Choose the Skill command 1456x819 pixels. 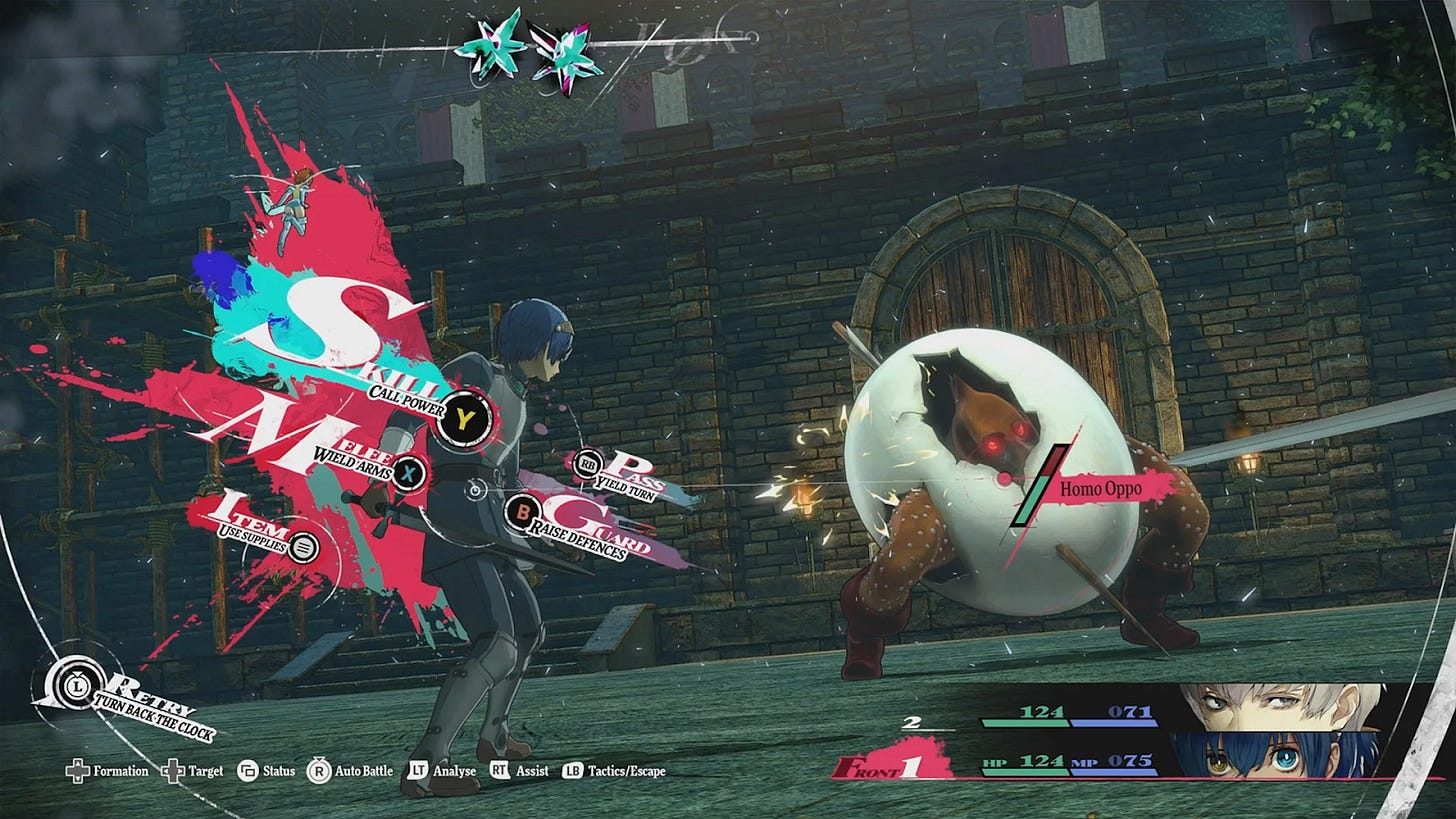tap(466, 416)
